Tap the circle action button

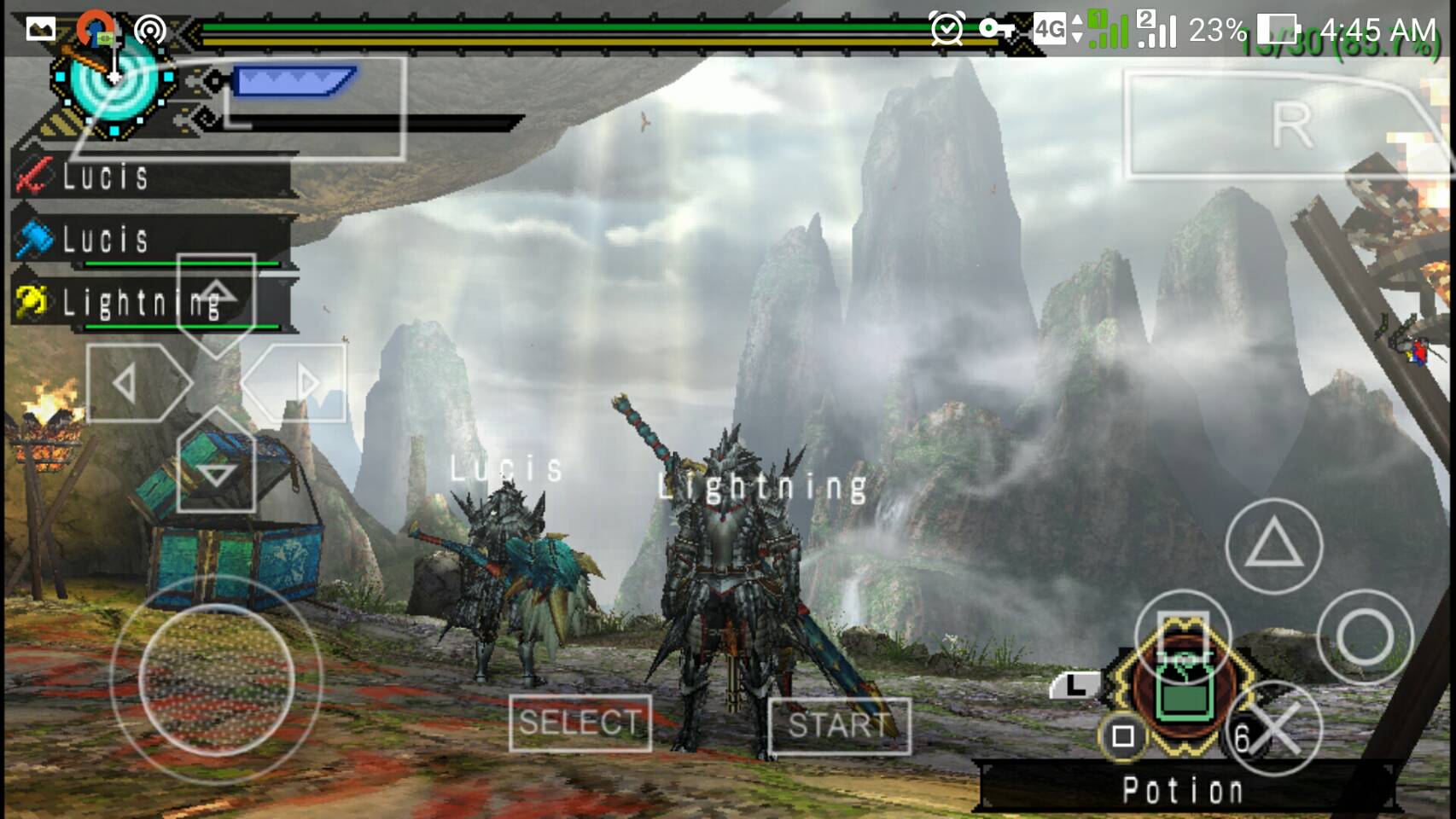pyautogui.click(x=1364, y=636)
